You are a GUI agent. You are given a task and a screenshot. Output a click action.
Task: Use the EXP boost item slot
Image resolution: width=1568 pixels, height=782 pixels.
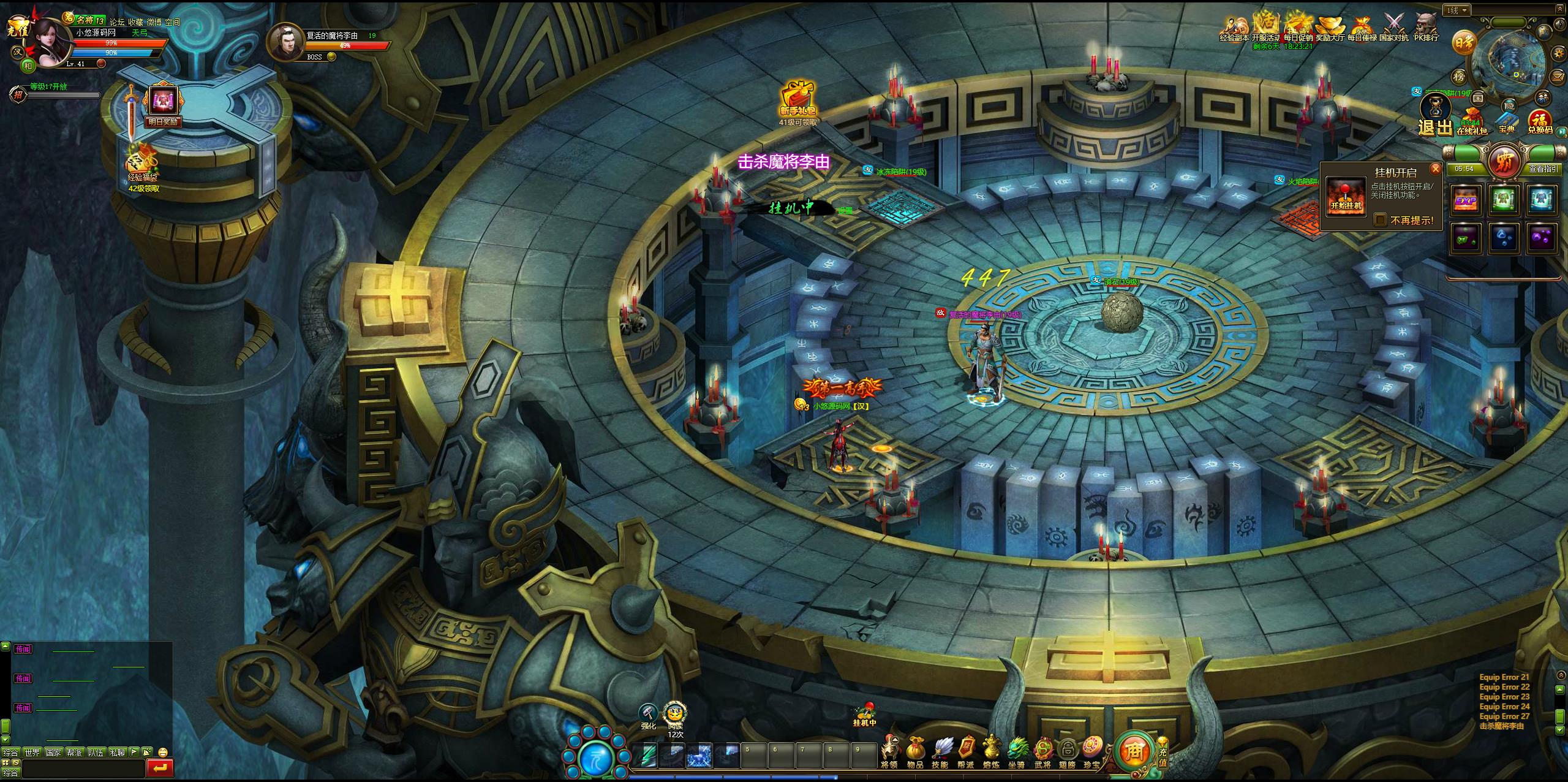[x=1466, y=200]
